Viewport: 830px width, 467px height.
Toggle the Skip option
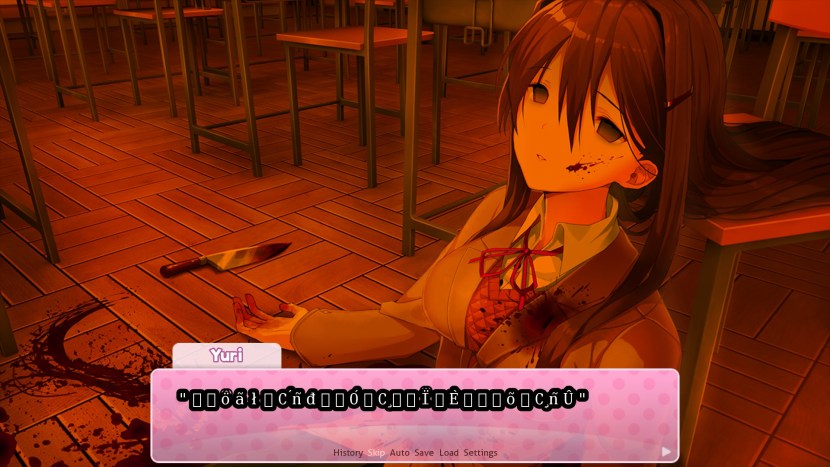point(376,453)
